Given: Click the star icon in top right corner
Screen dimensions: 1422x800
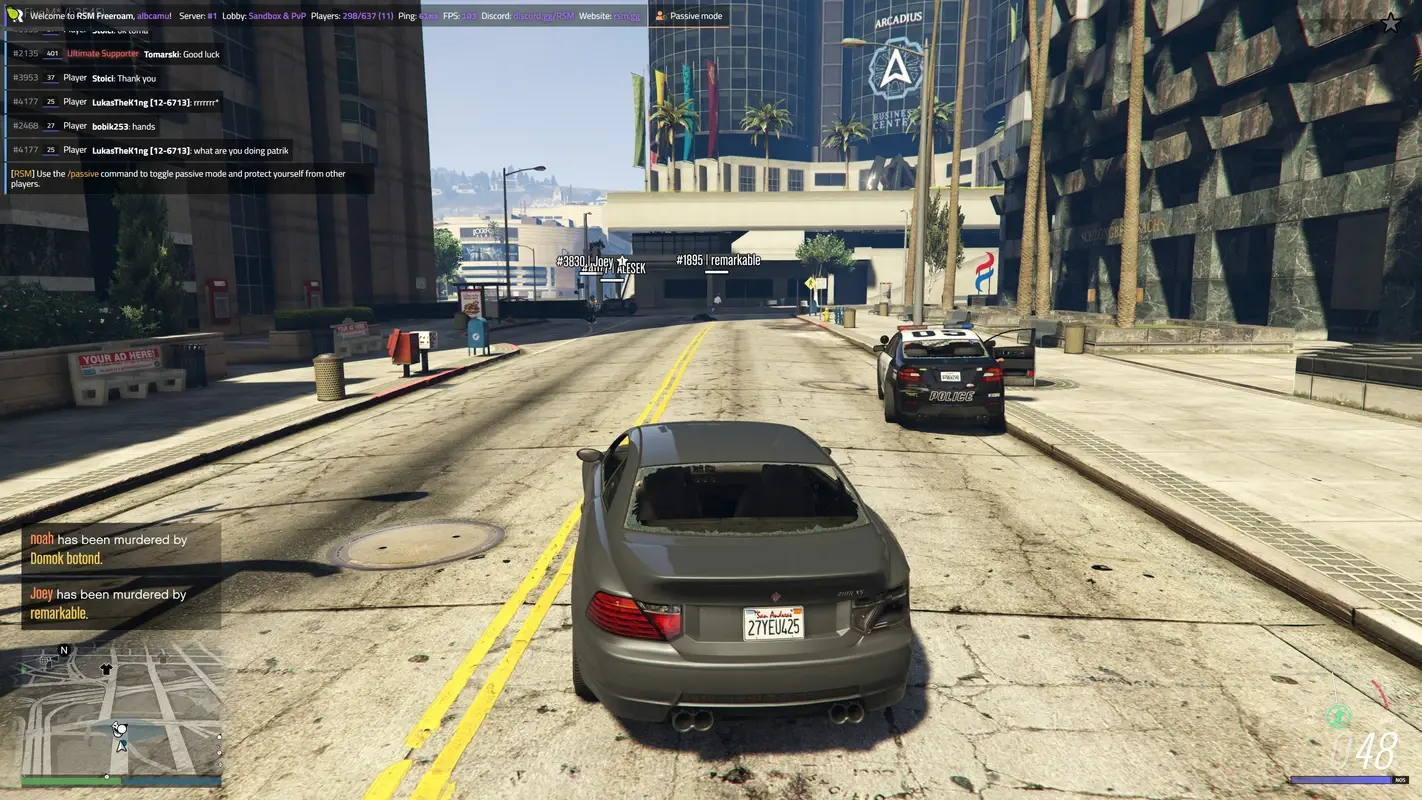Looking at the screenshot, I should coord(1390,20).
